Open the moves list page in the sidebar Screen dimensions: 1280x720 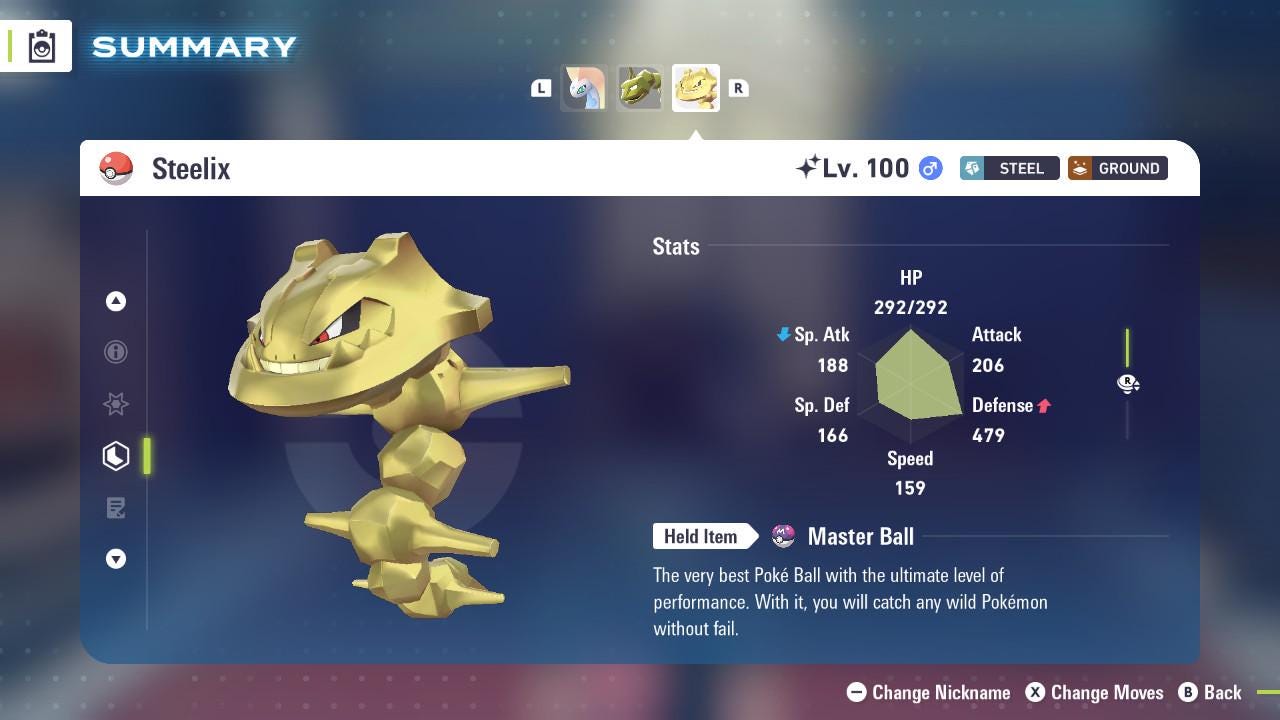tap(116, 508)
